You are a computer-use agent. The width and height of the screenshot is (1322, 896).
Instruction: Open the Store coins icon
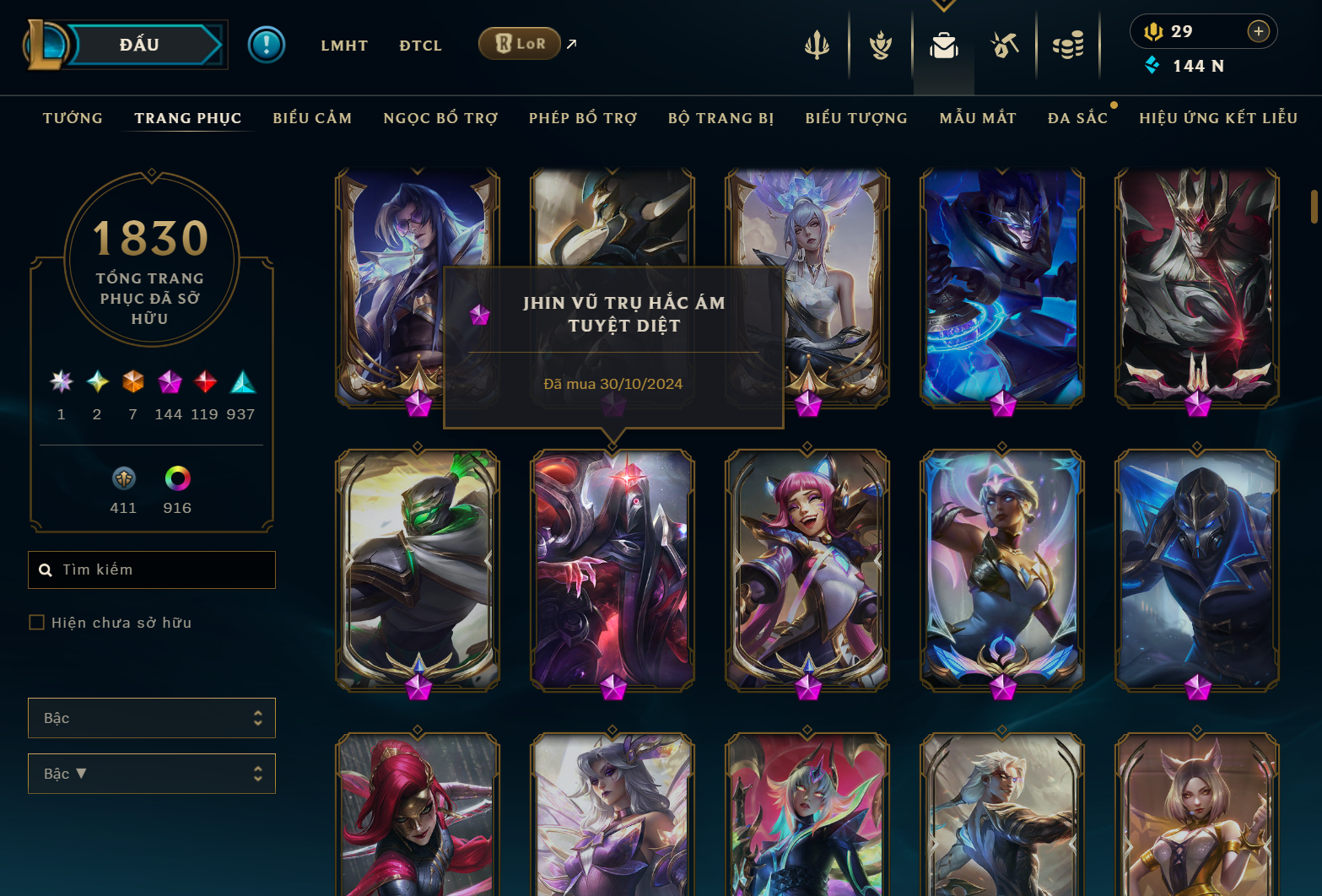pyautogui.click(x=1068, y=46)
